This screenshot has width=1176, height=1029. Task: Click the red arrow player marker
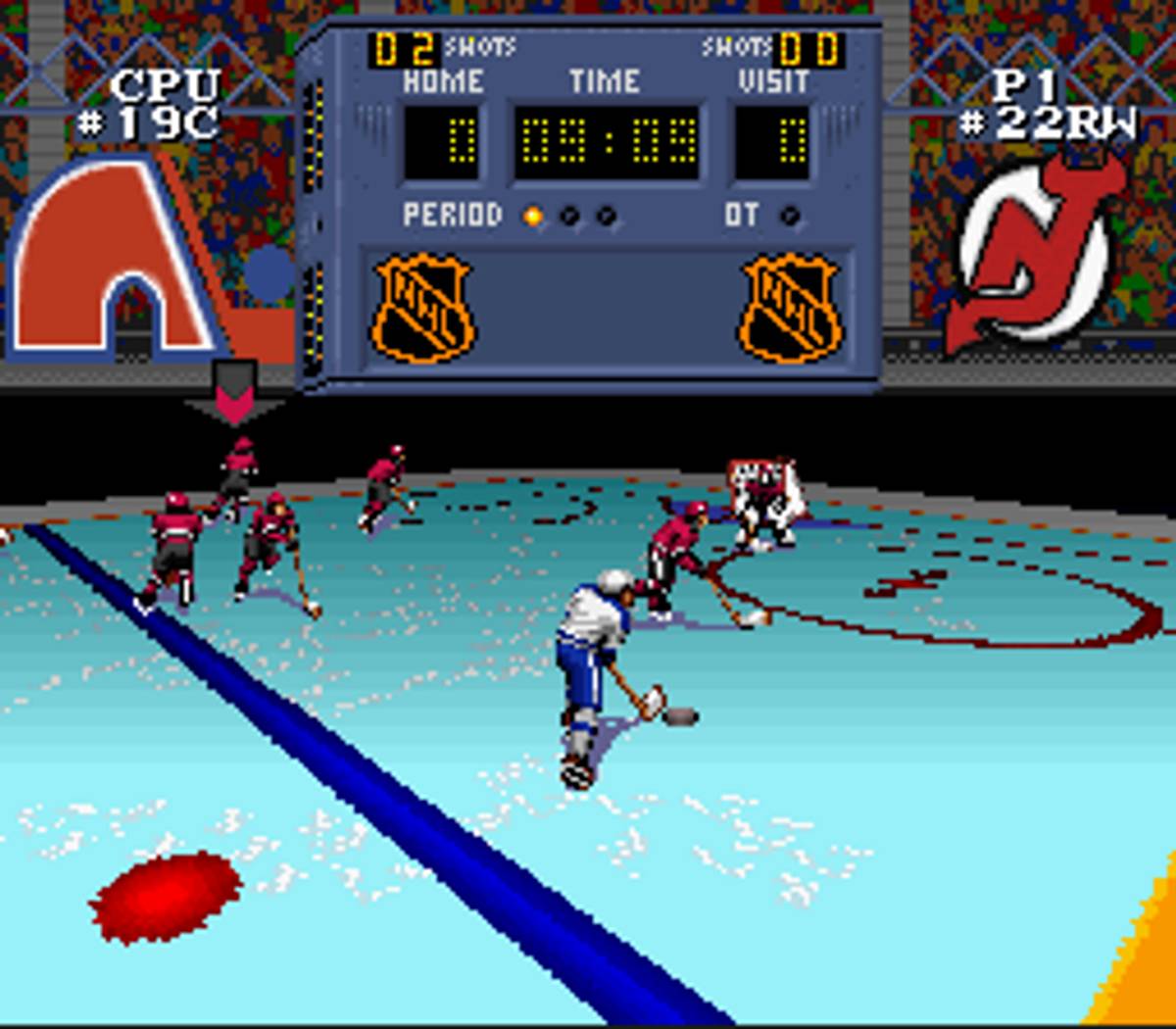tap(234, 394)
